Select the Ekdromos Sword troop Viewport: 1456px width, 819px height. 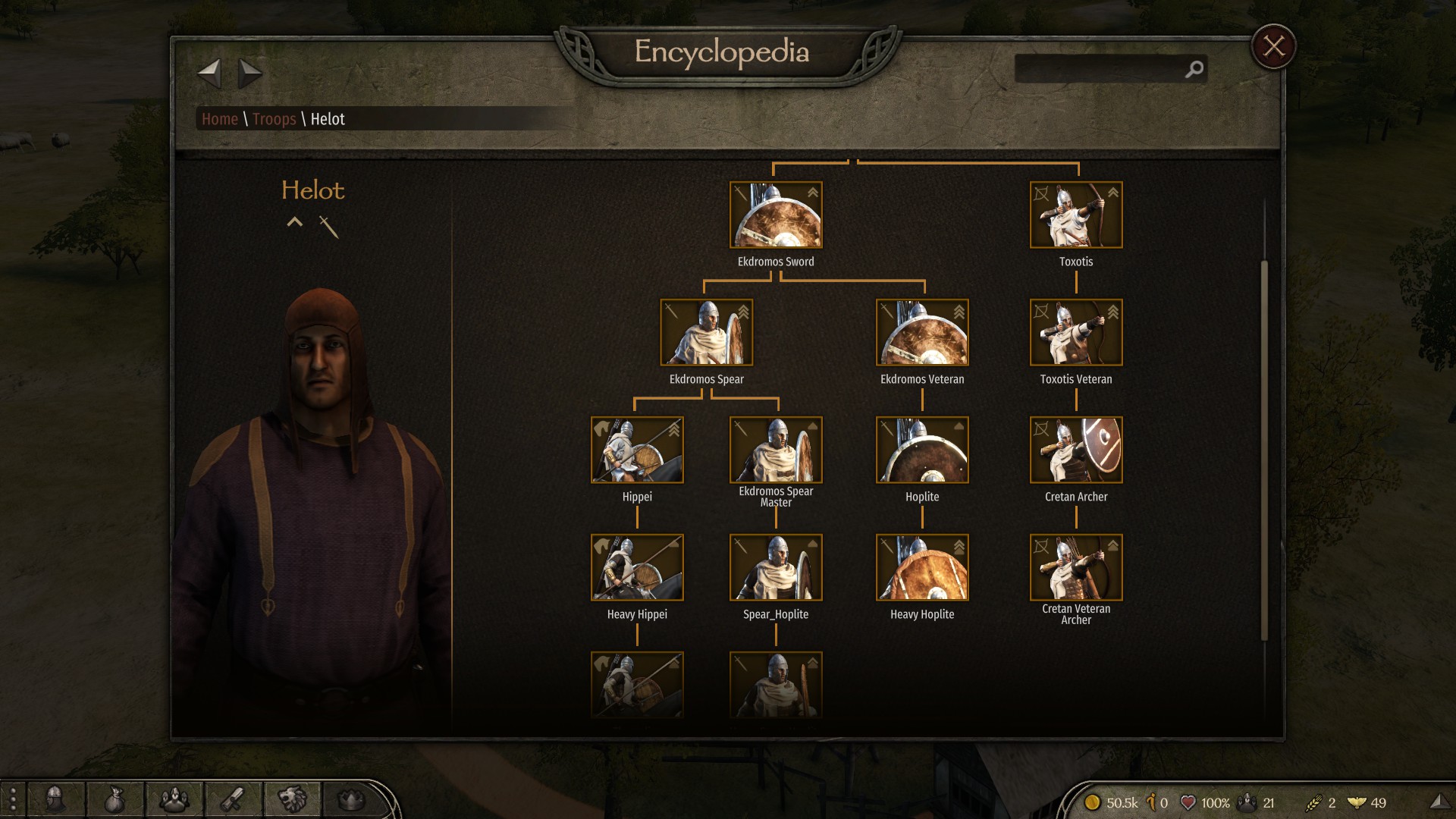776,215
